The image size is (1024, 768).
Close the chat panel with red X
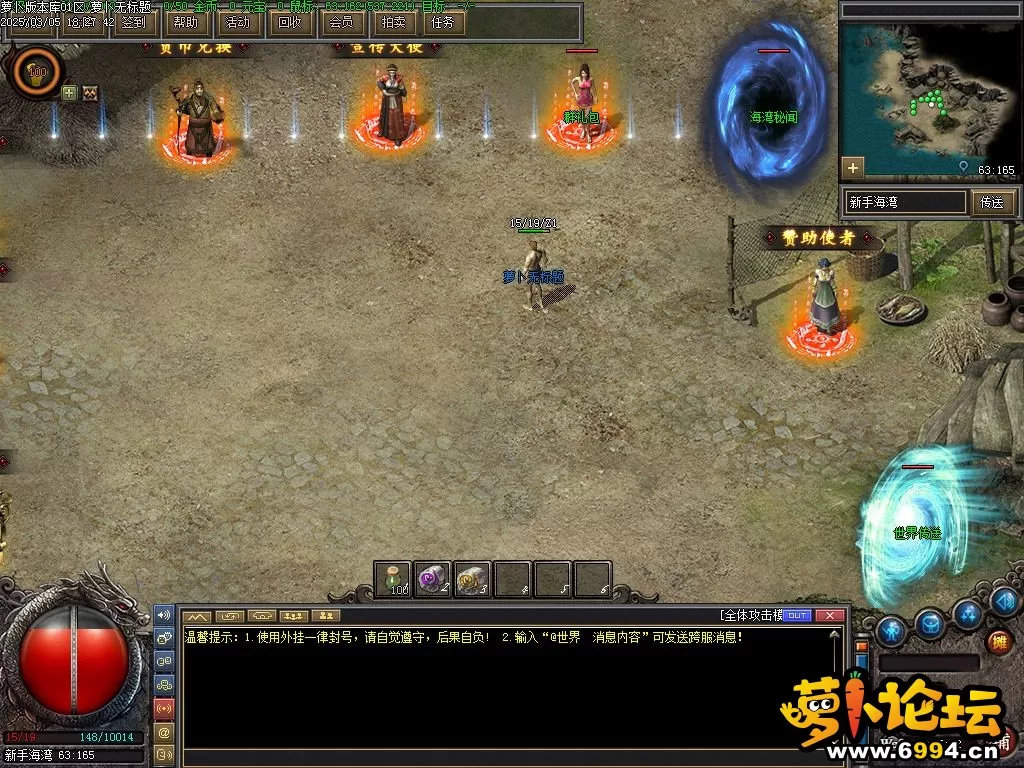[x=829, y=615]
